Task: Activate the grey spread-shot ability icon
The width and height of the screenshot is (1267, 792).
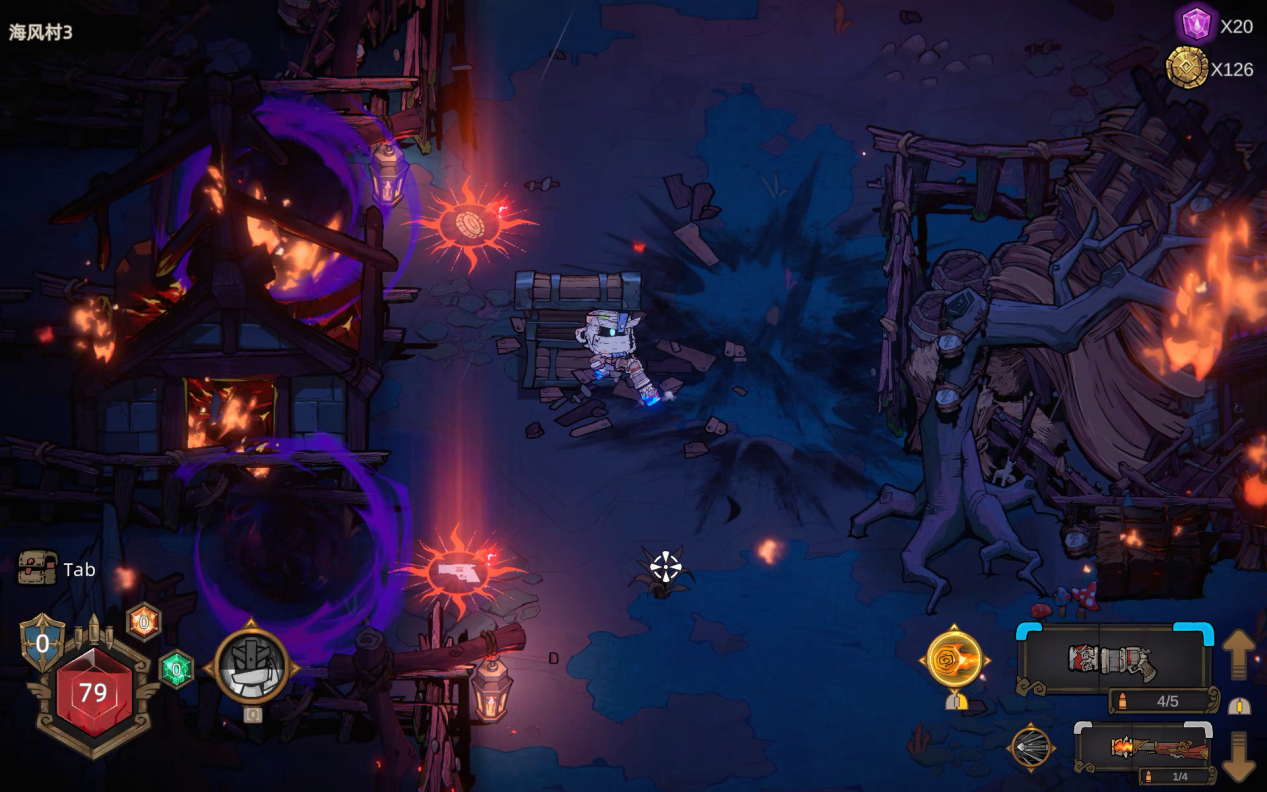Action: click(1031, 747)
